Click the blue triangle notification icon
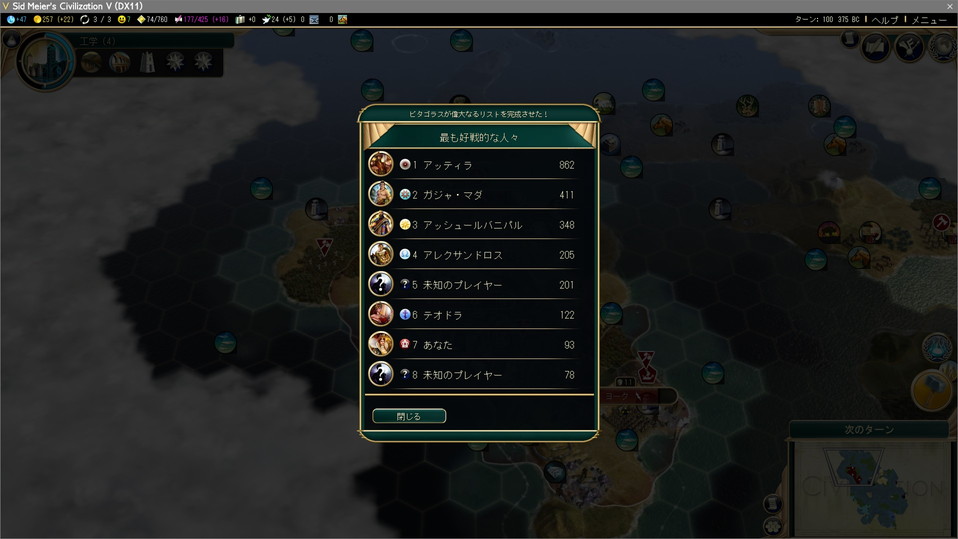Viewport: 958px width, 539px height. (x=937, y=346)
